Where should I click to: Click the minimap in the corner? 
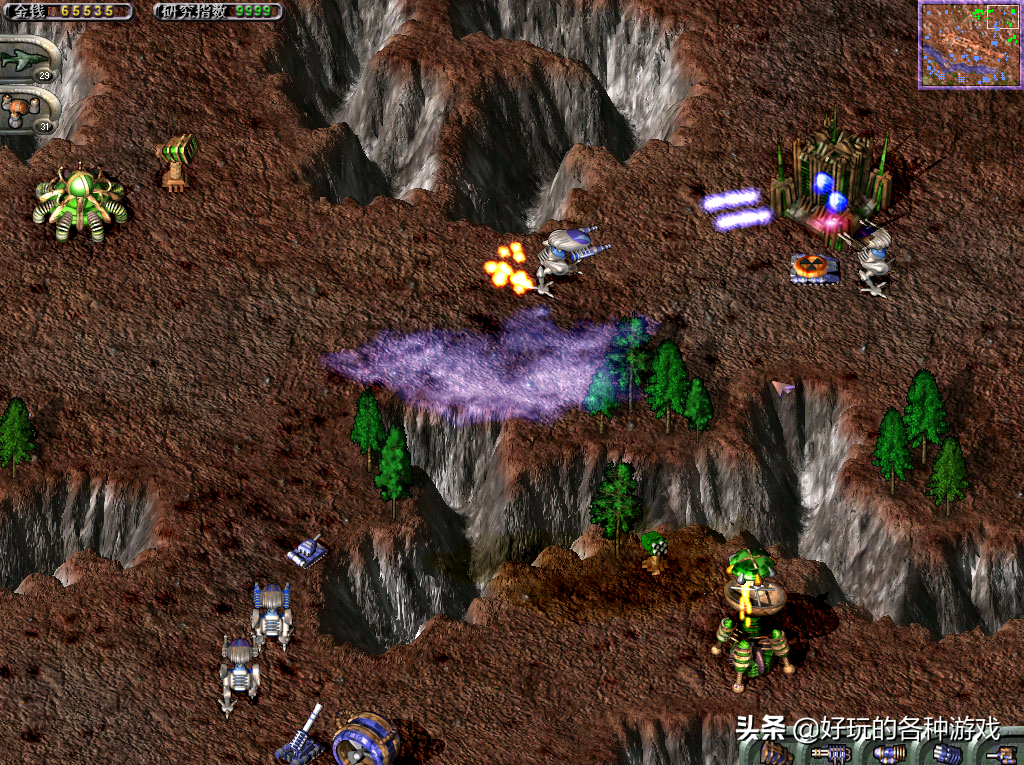pyautogui.click(x=969, y=44)
